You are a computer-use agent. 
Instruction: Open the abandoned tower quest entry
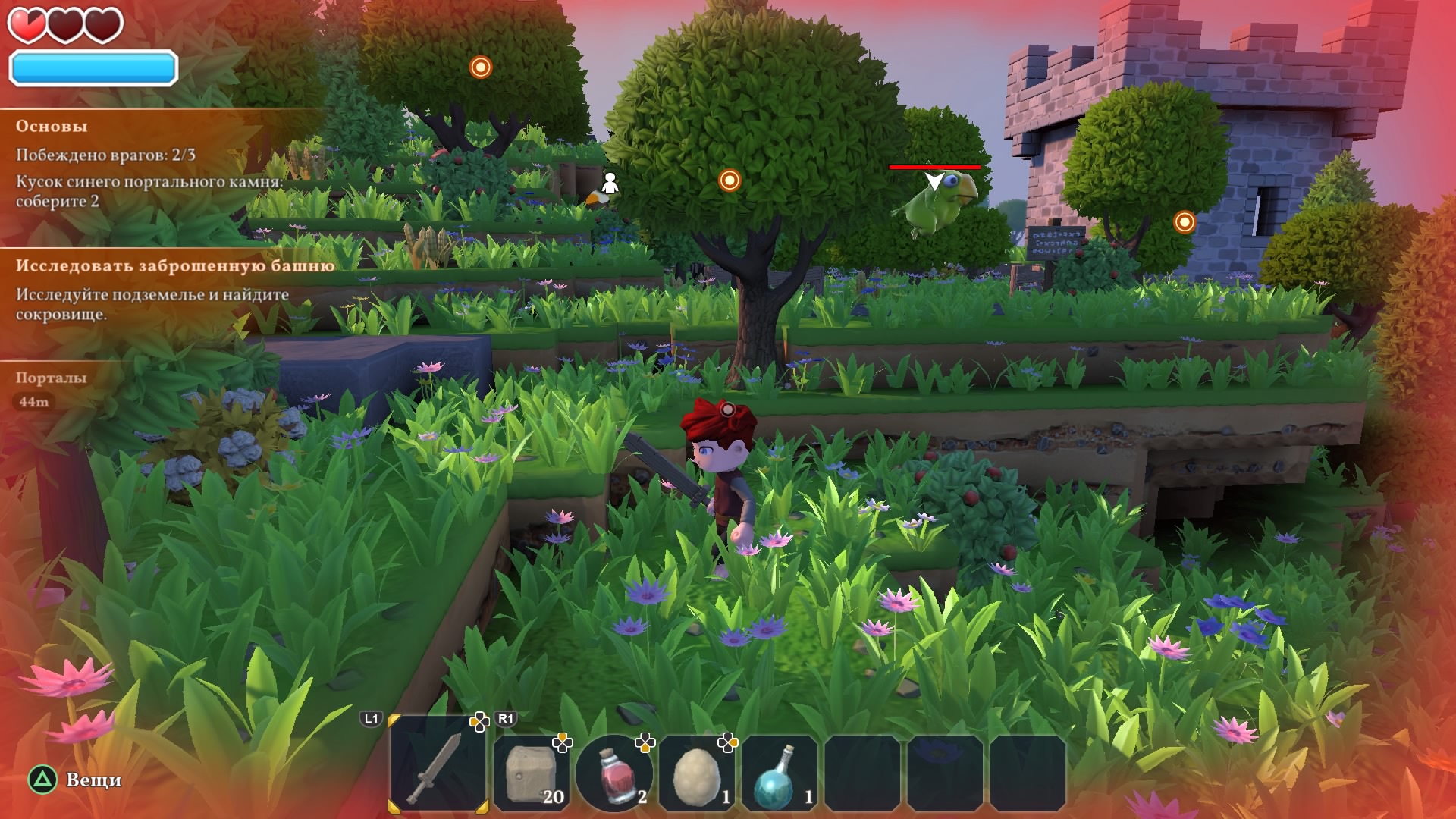pos(175,266)
